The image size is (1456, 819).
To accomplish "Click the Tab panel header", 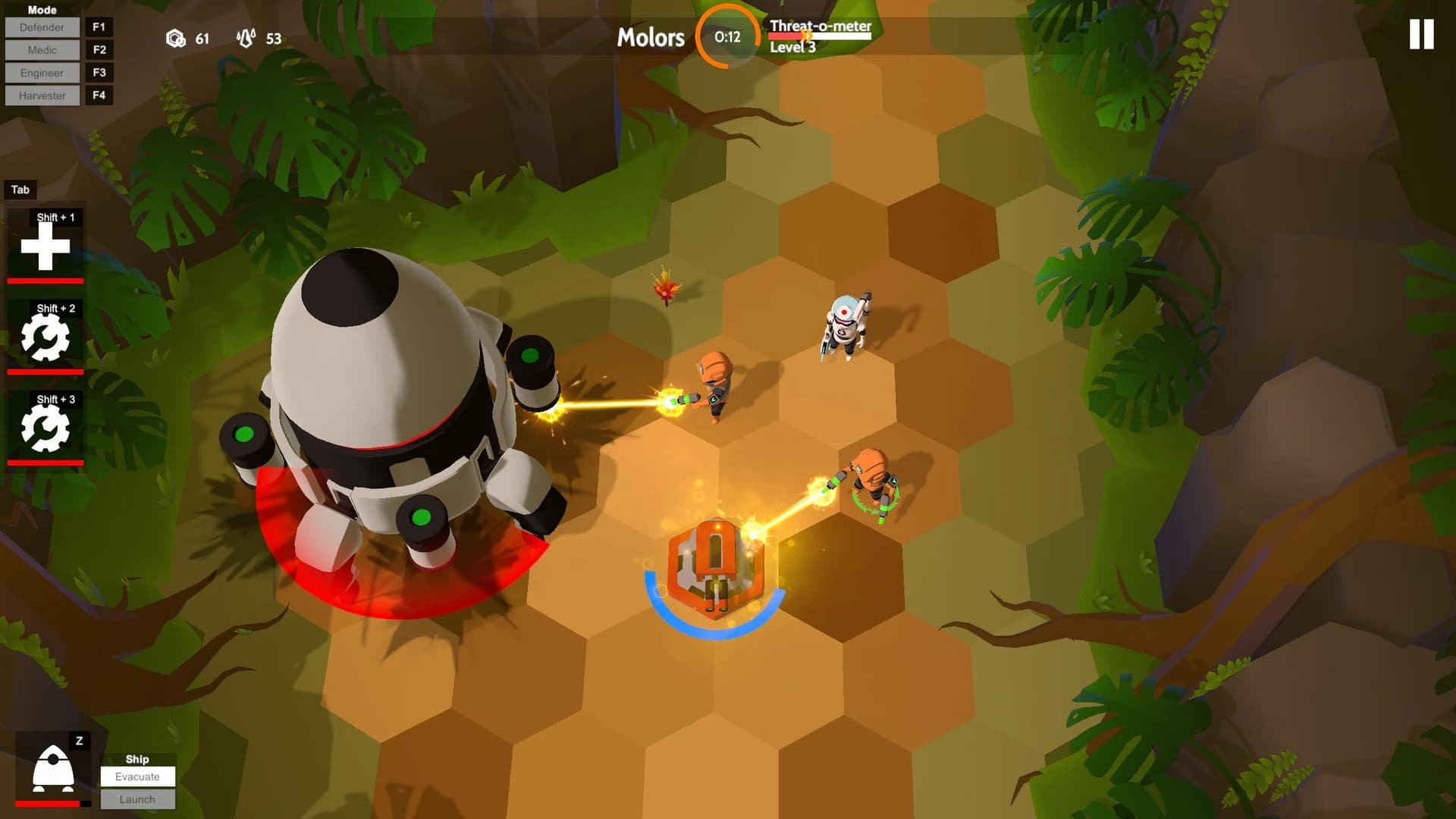I will [20, 190].
